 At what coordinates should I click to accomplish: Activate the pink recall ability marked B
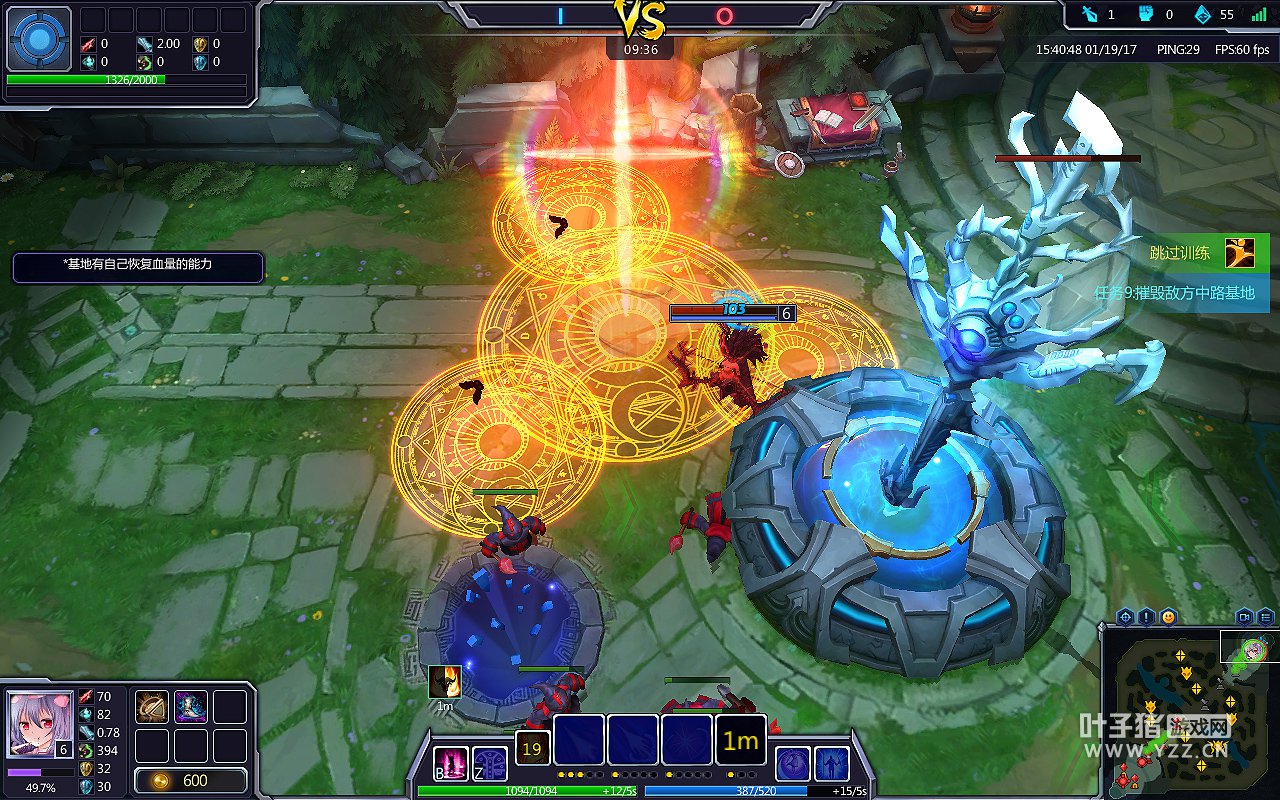pyautogui.click(x=451, y=764)
